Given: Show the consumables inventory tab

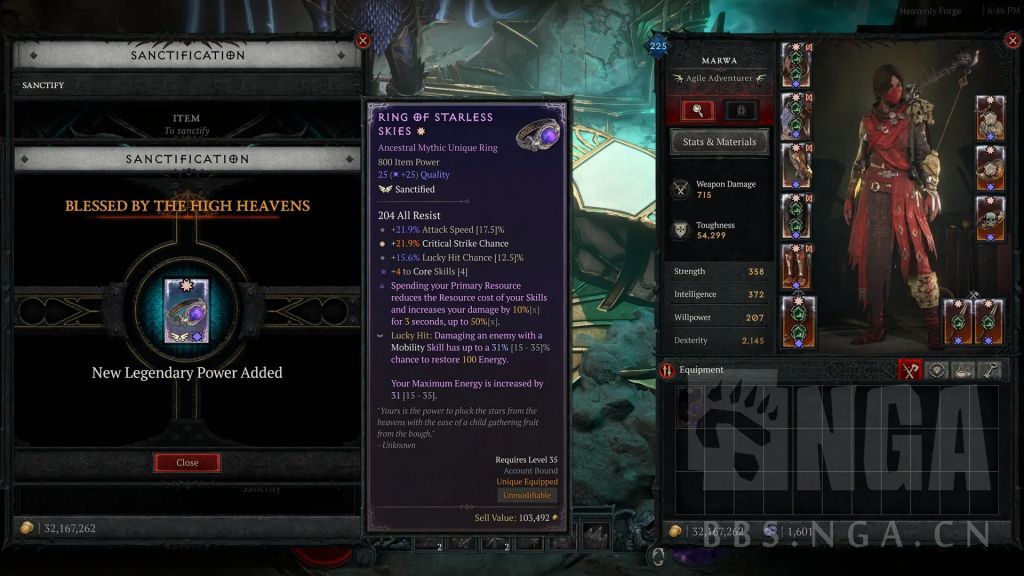Looking at the screenshot, I should (963, 370).
